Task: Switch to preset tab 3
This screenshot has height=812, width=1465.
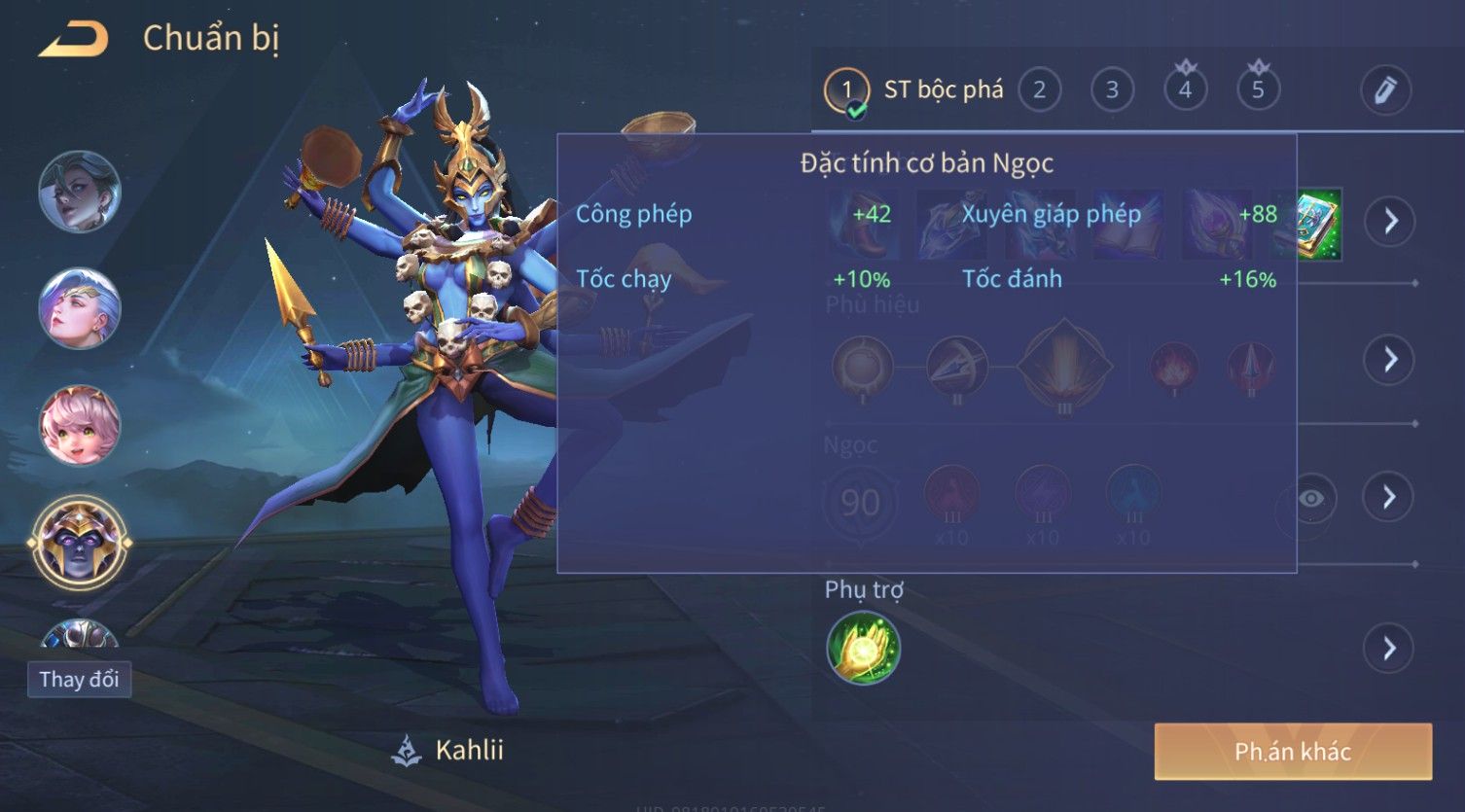Action: pos(1112,90)
